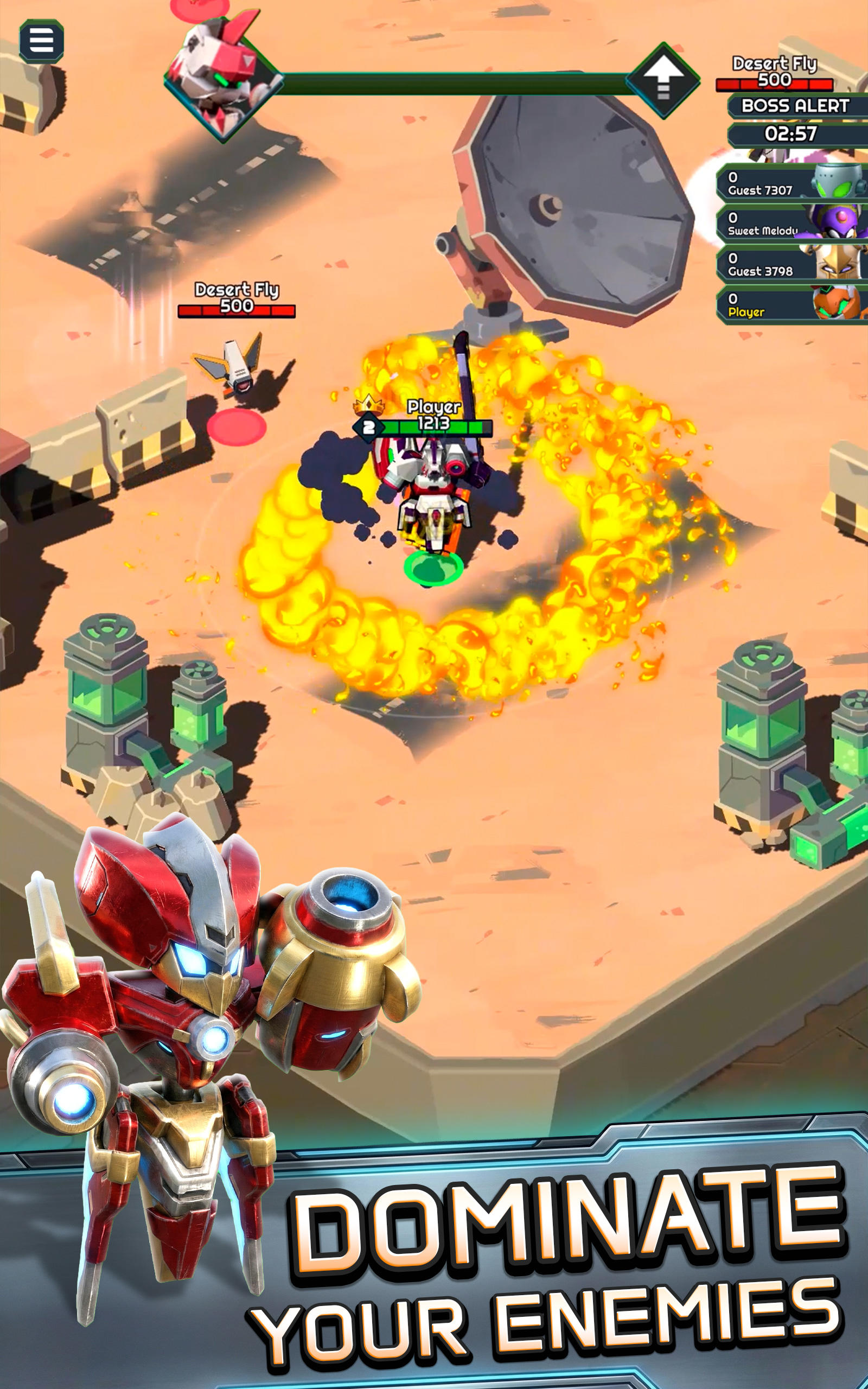Click the crown icon above Player's mech

368,406
